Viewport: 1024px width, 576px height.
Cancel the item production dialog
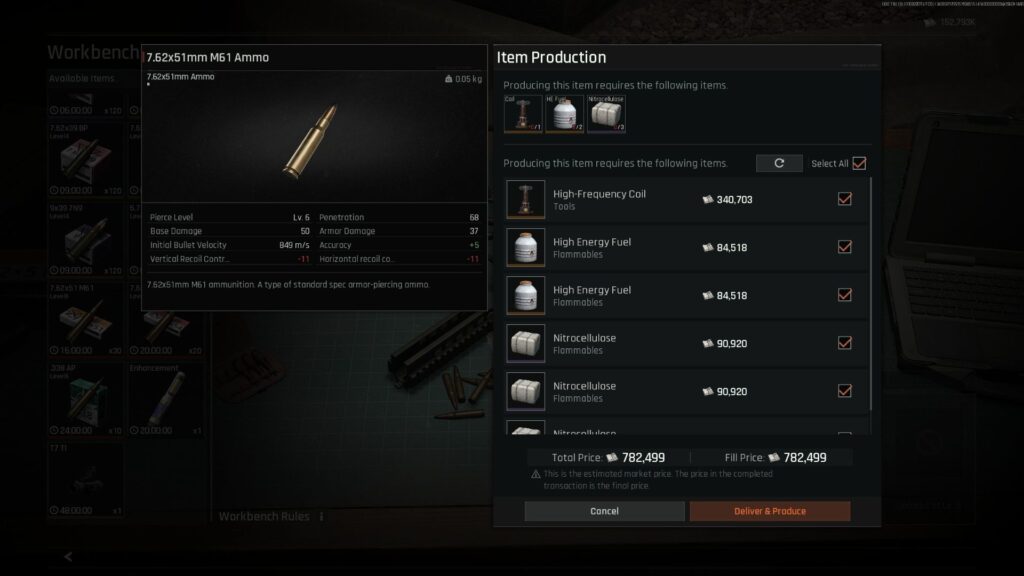[x=604, y=511]
